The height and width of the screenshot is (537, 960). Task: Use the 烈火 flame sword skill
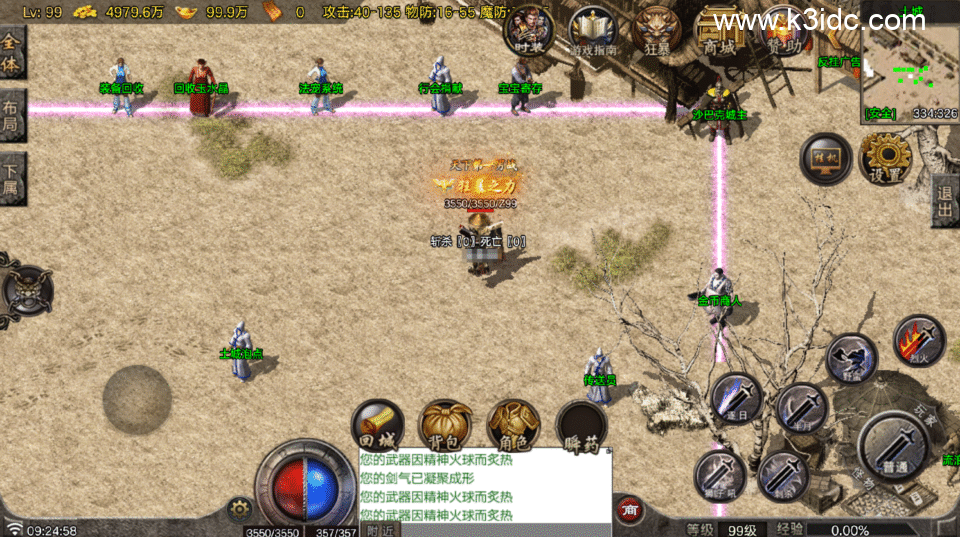918,340
